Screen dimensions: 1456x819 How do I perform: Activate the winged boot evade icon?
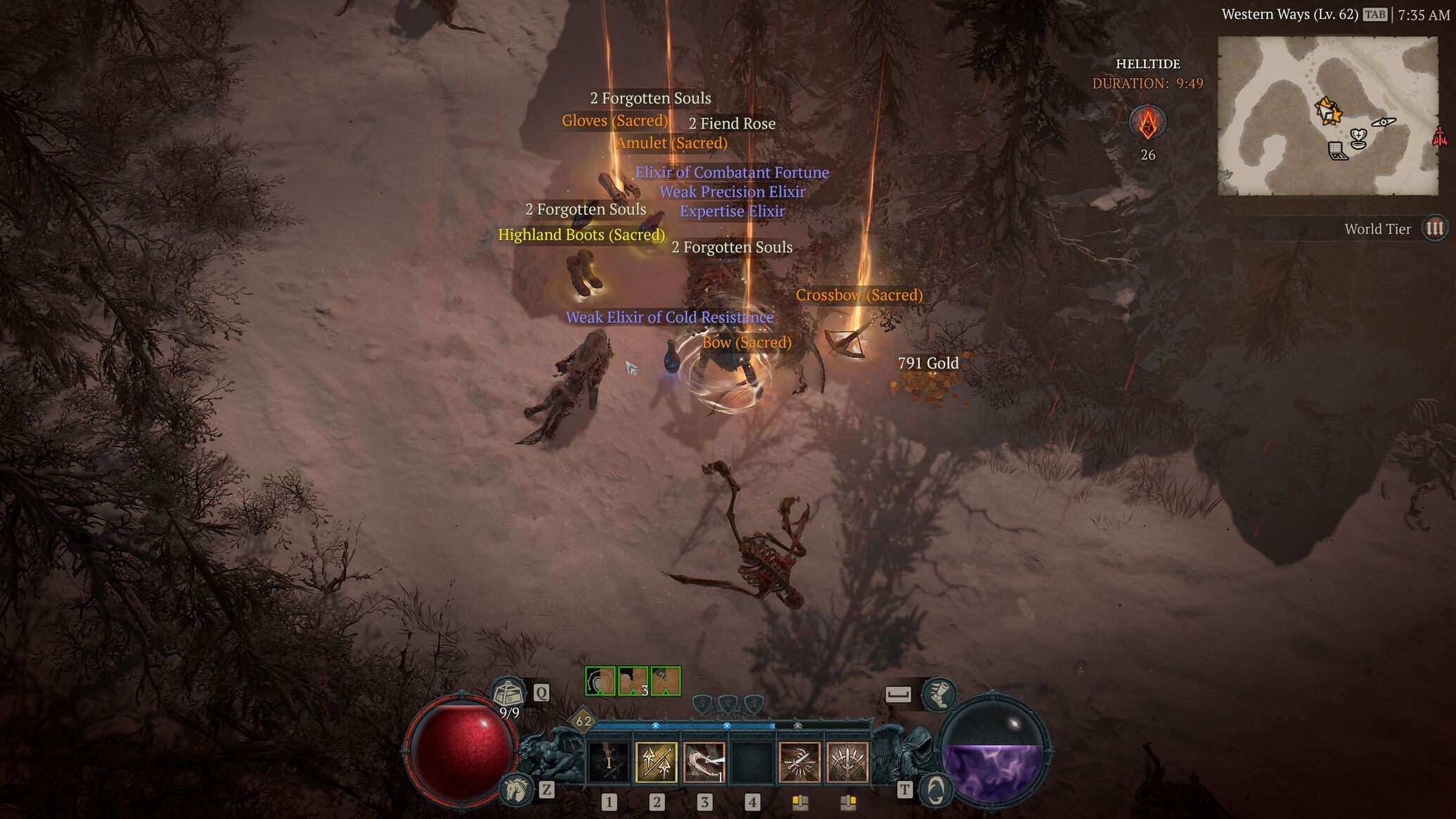[x=939, y=695]
